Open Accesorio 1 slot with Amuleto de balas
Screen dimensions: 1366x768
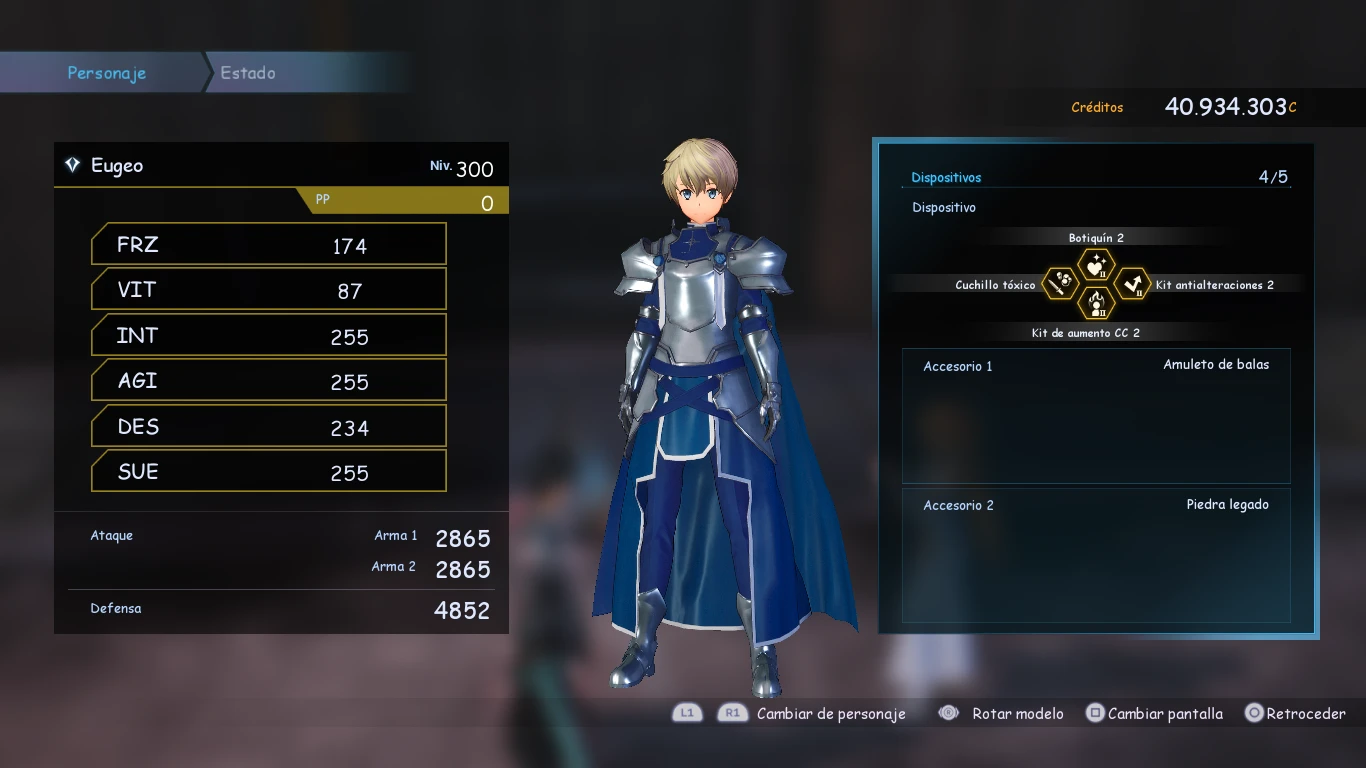1096,415
